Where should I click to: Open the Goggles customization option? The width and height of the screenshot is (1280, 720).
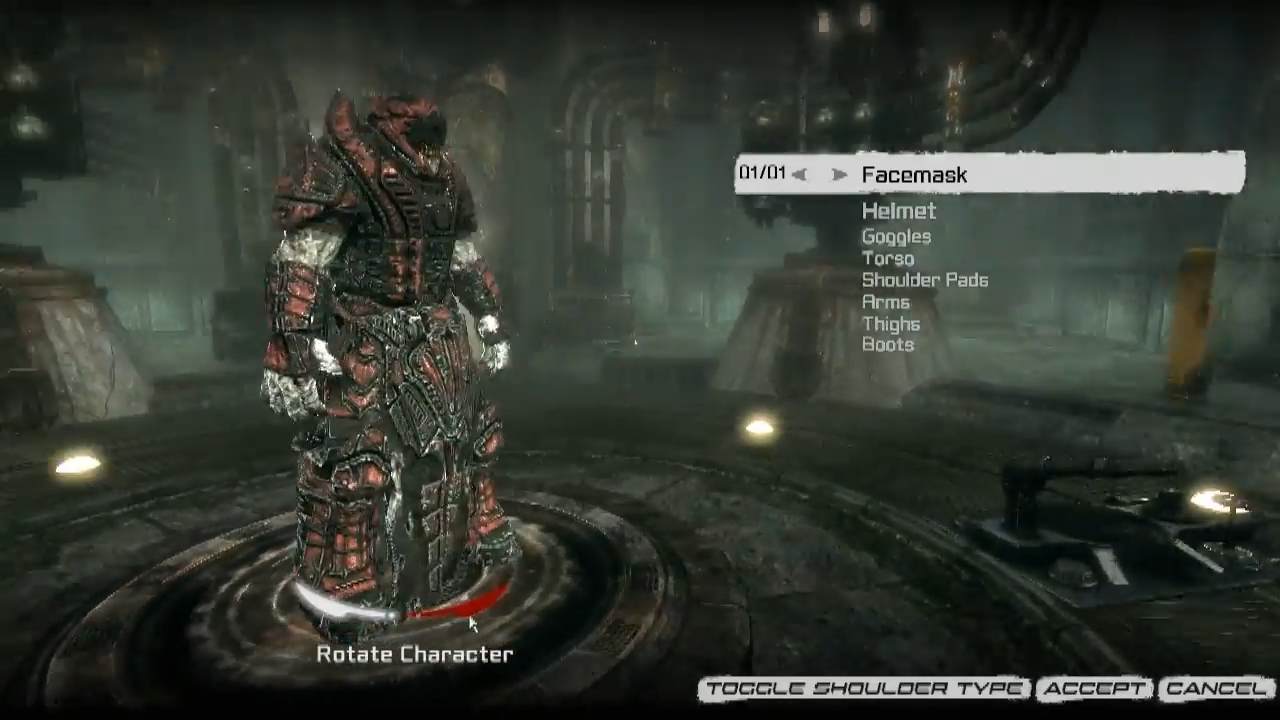pos(896,237)
